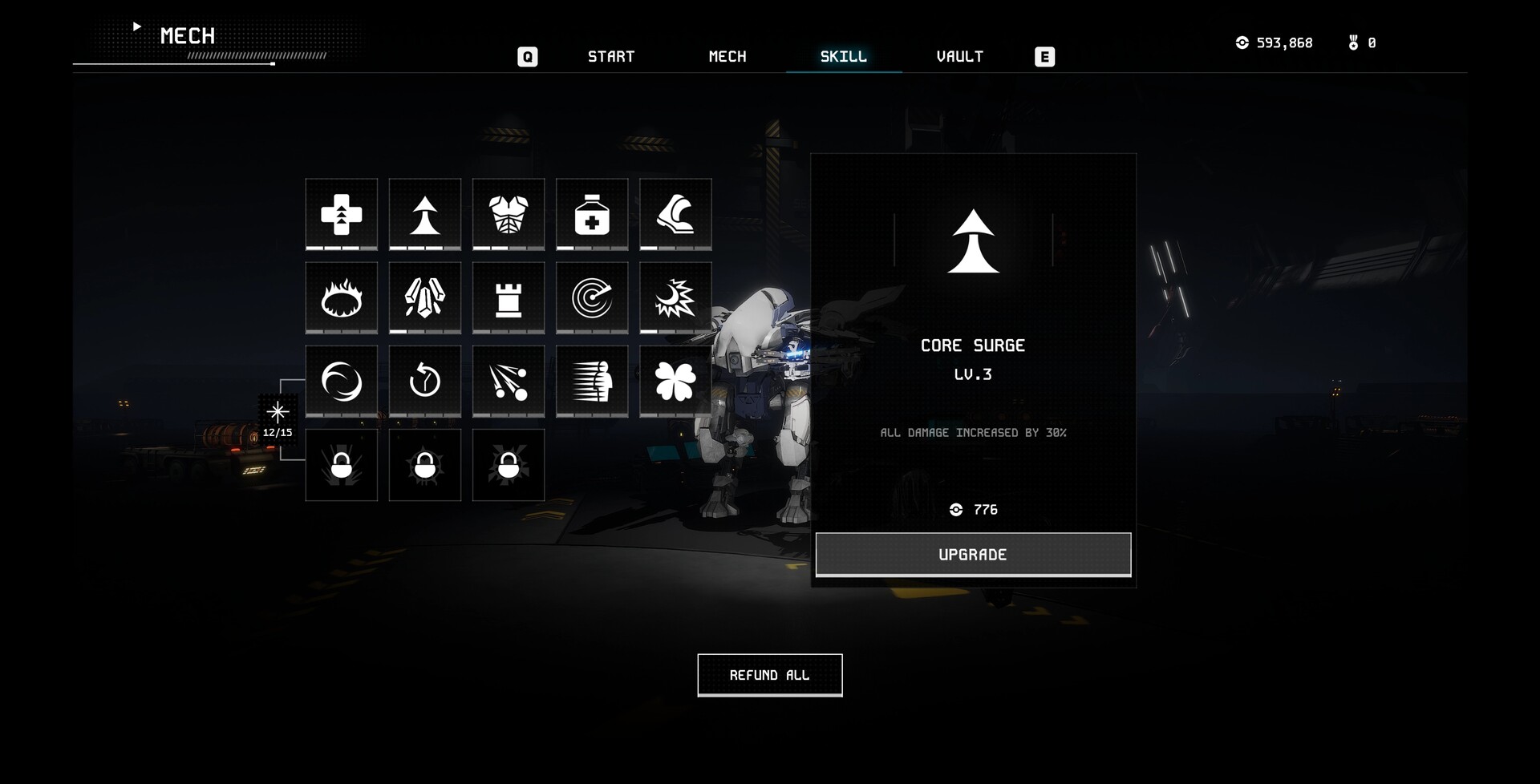
Task: Click the med kit skill icon
Action: [x=591, y=214]
